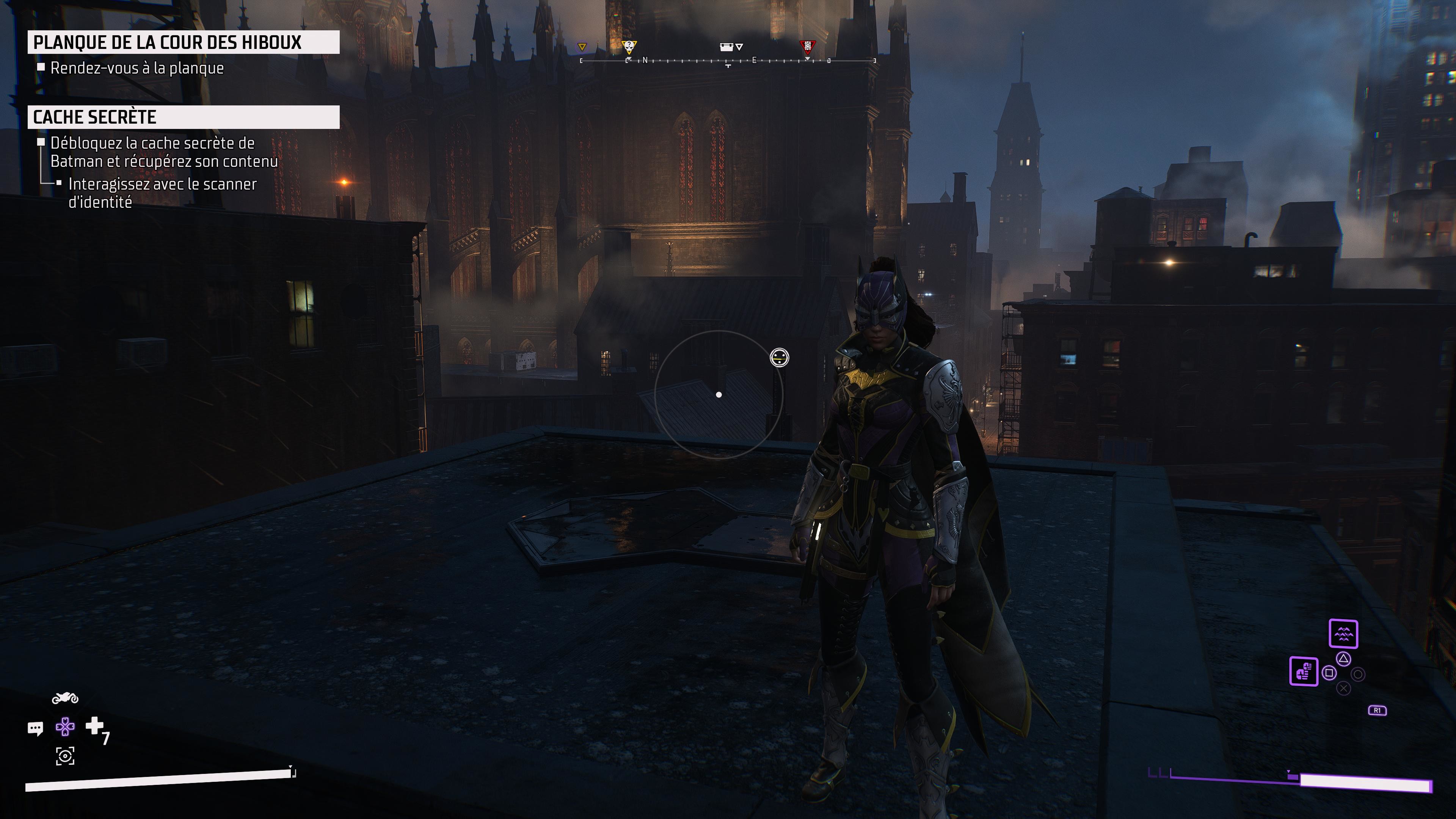Viewport: 1456px width, 819px height.
Task: Click the identity scanner smiley icon
Action: coord(780,358)
